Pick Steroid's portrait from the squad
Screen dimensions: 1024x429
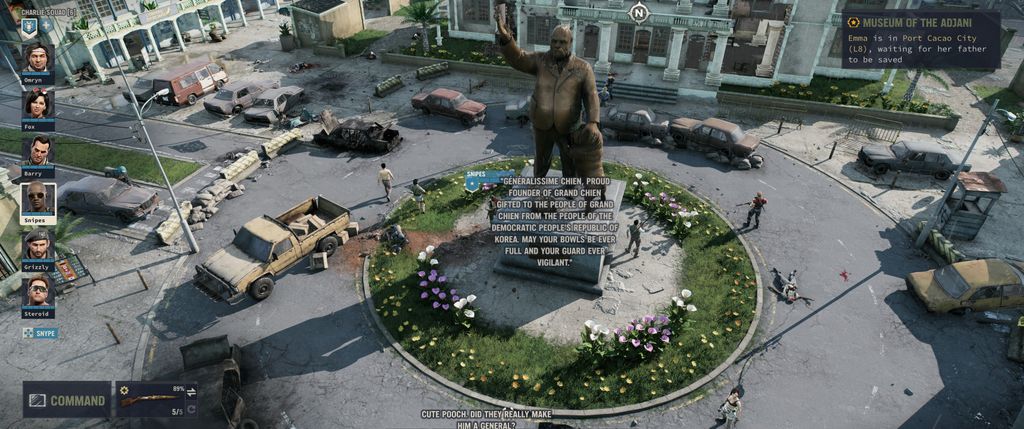click(x=38, y=291)
